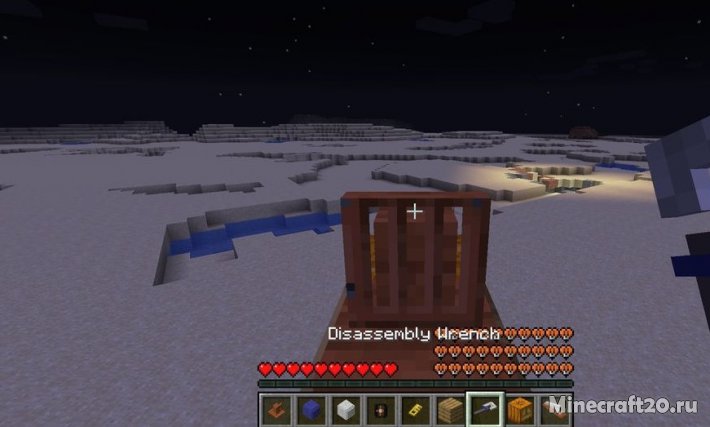Image resolution: width=710 pixels, height=427 pixels.
Task: Select the first hotbar slot with the brown item
Action: (x=279, y=408)
